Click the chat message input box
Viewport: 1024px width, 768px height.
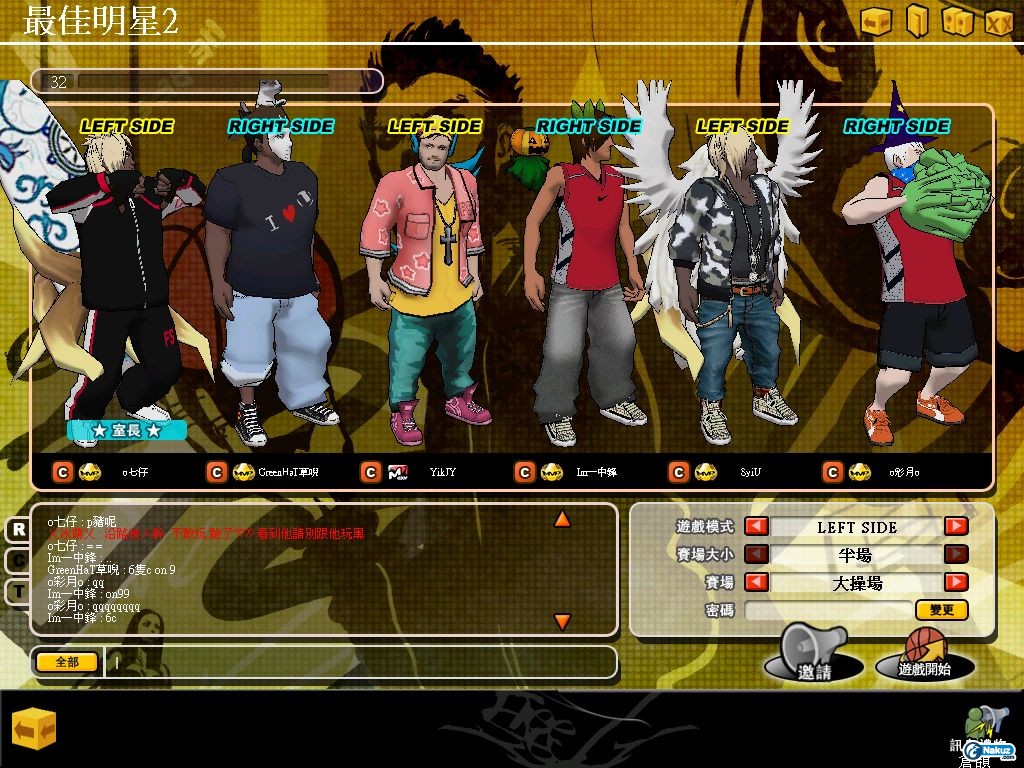click(360, 662)
